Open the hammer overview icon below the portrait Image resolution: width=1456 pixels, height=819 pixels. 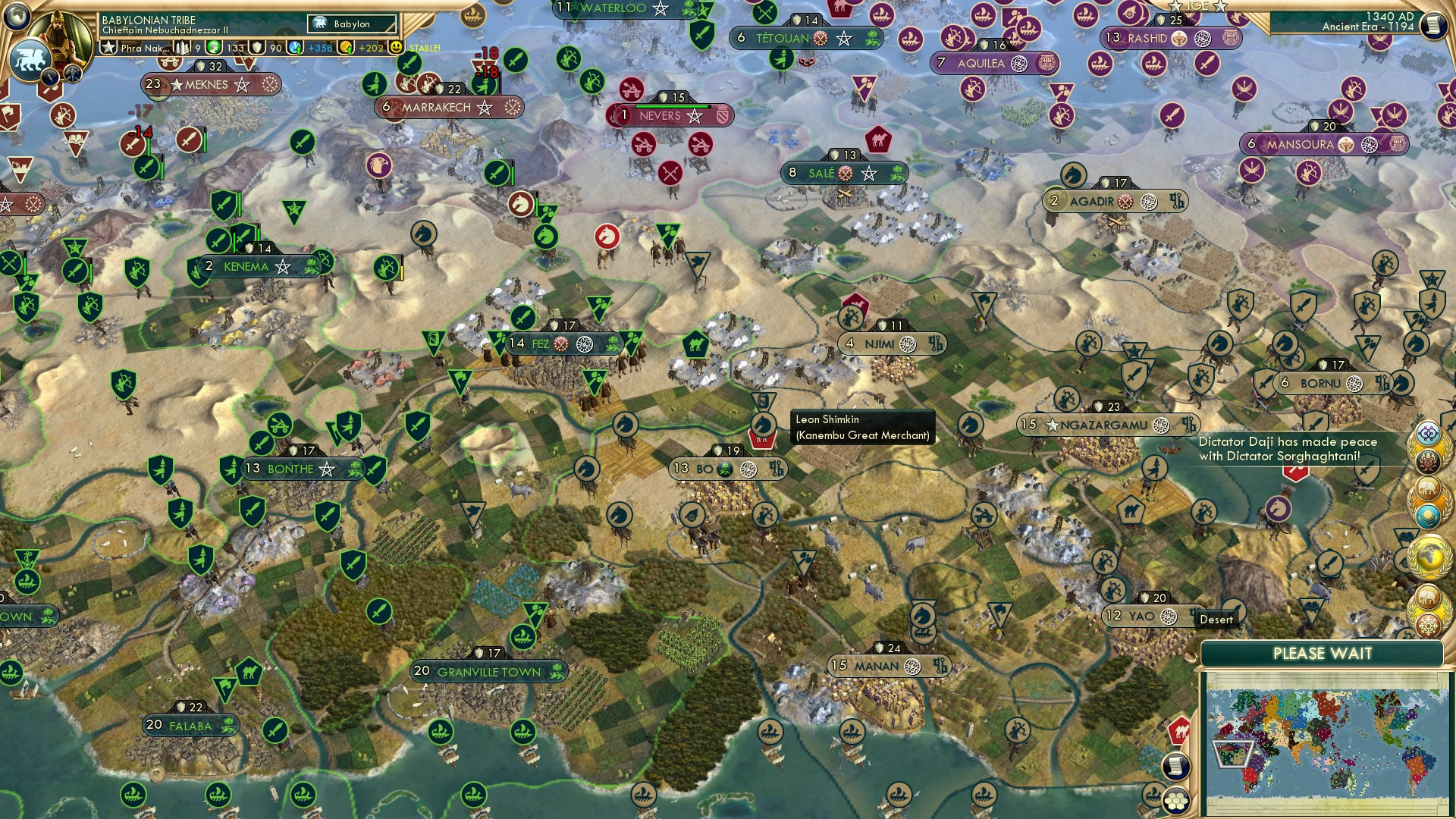(72, 74)
